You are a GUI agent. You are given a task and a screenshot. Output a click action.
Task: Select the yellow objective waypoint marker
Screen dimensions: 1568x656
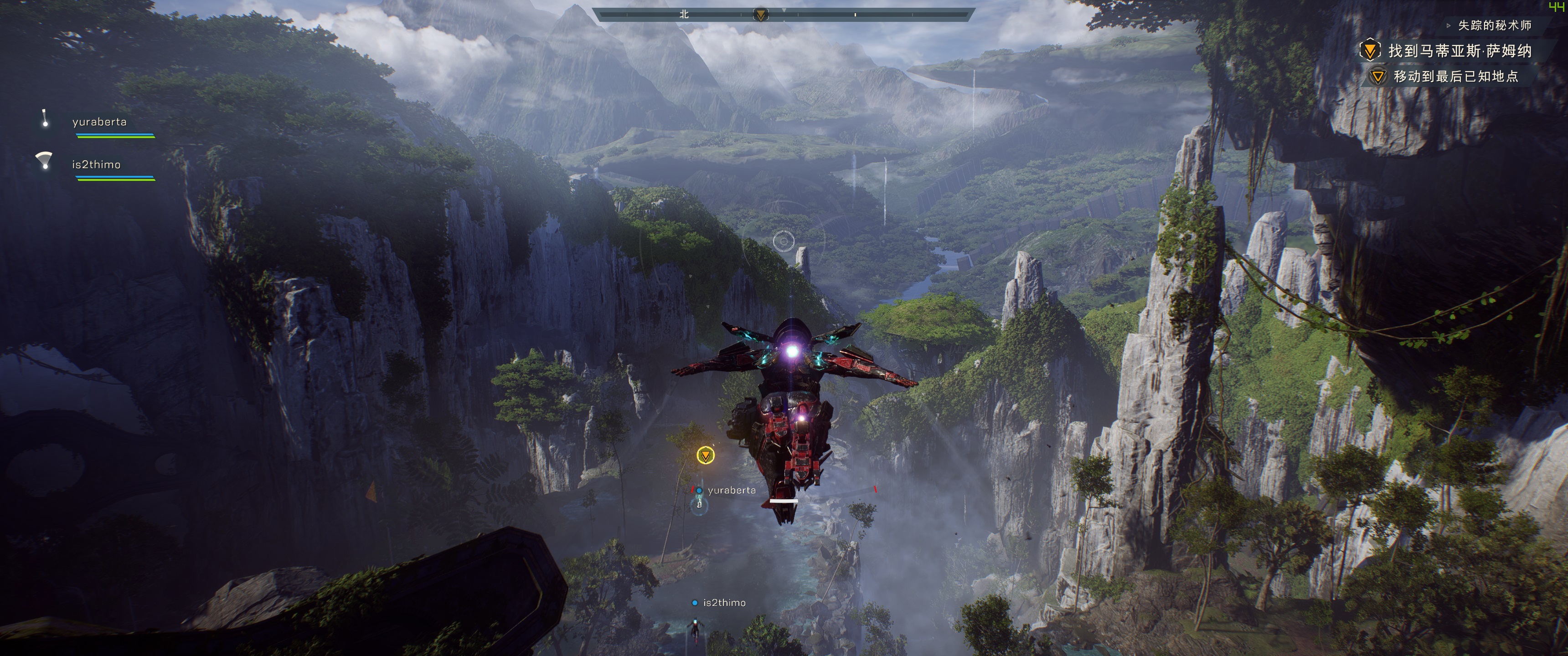pyautogui.click(x=706, y=455)
